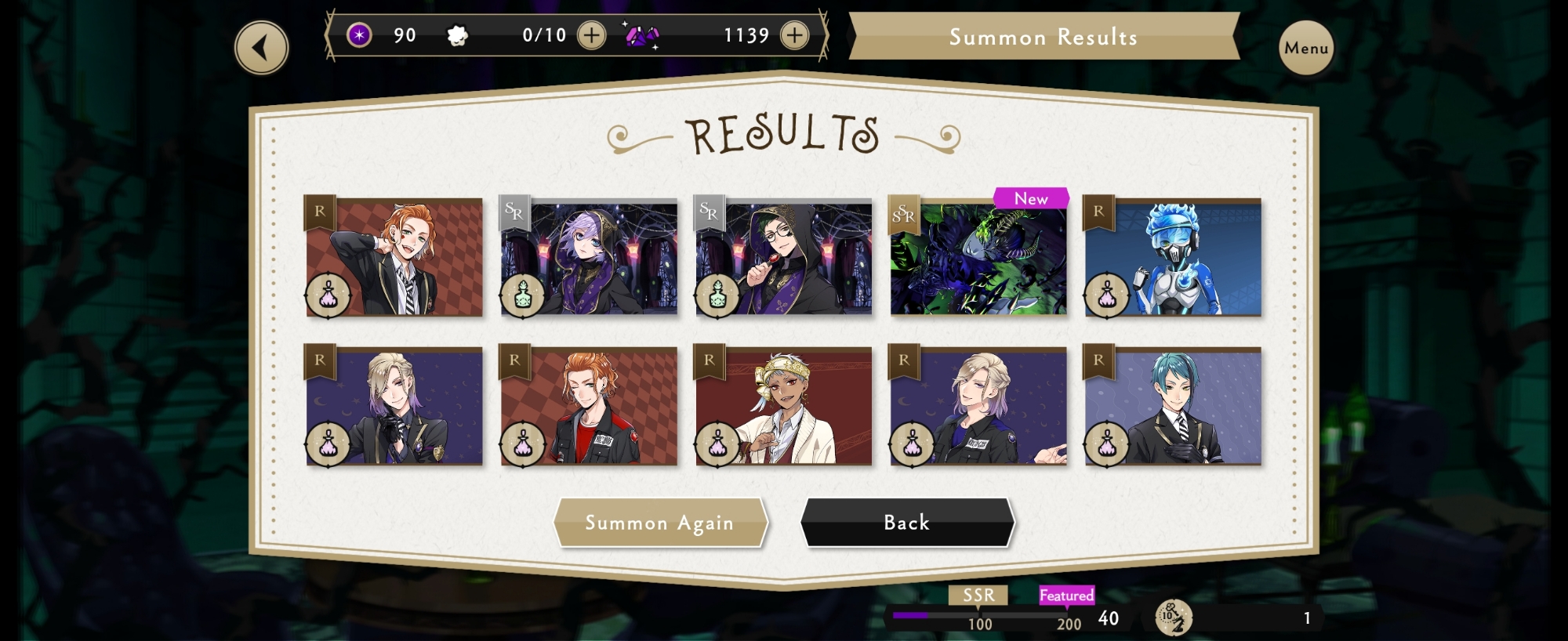Image resolution: width=1568 pixels, height=641 pixels.
Task: Inspect the R blond card with black gloves
Action: (394, 406)
